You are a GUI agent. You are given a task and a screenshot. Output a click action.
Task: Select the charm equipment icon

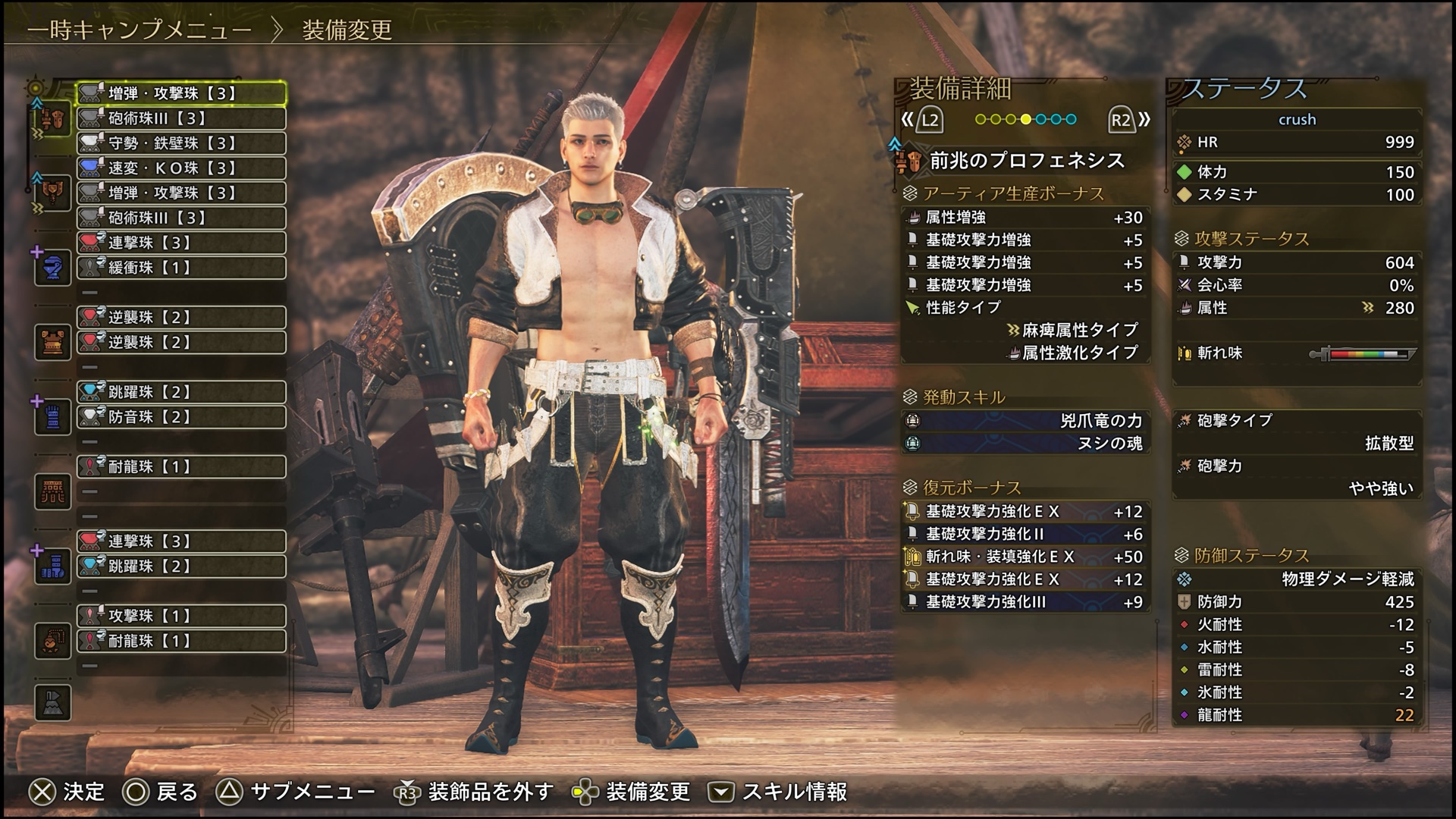(52, 641)
